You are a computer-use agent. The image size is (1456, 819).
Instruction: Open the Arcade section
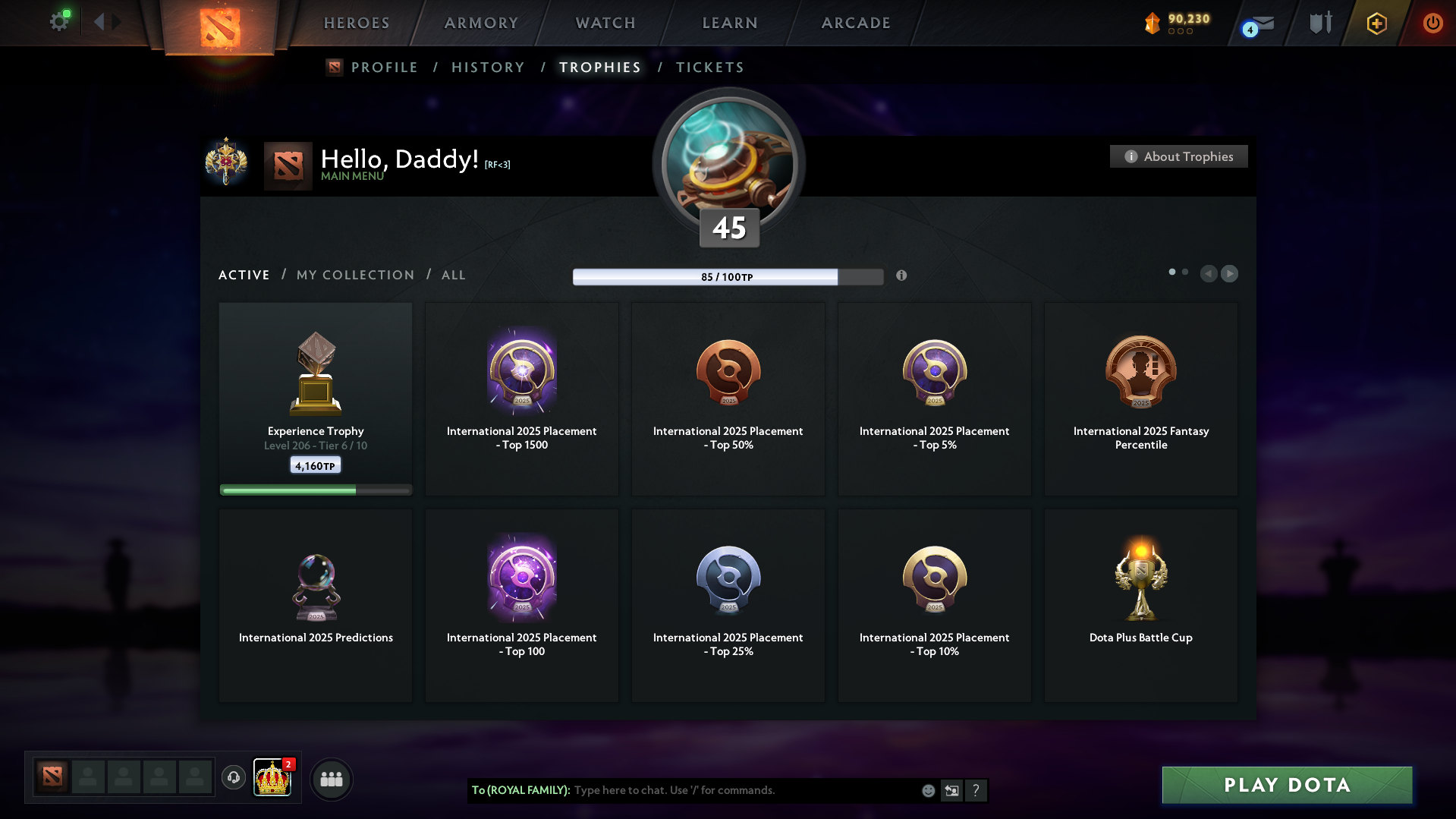pyautogui.click(x=856, y=23)
